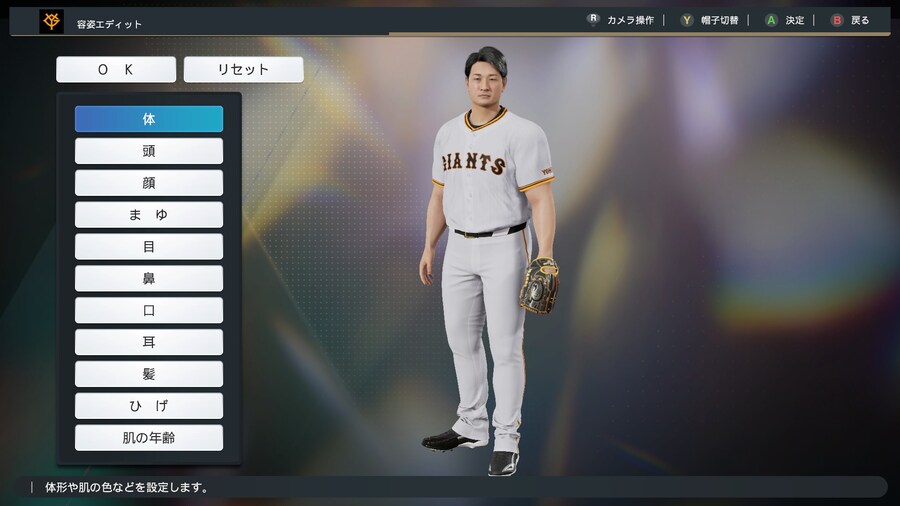Select the ひげ beard entry
This screenshot has height=506, width=900.
(x=149, y=406)
